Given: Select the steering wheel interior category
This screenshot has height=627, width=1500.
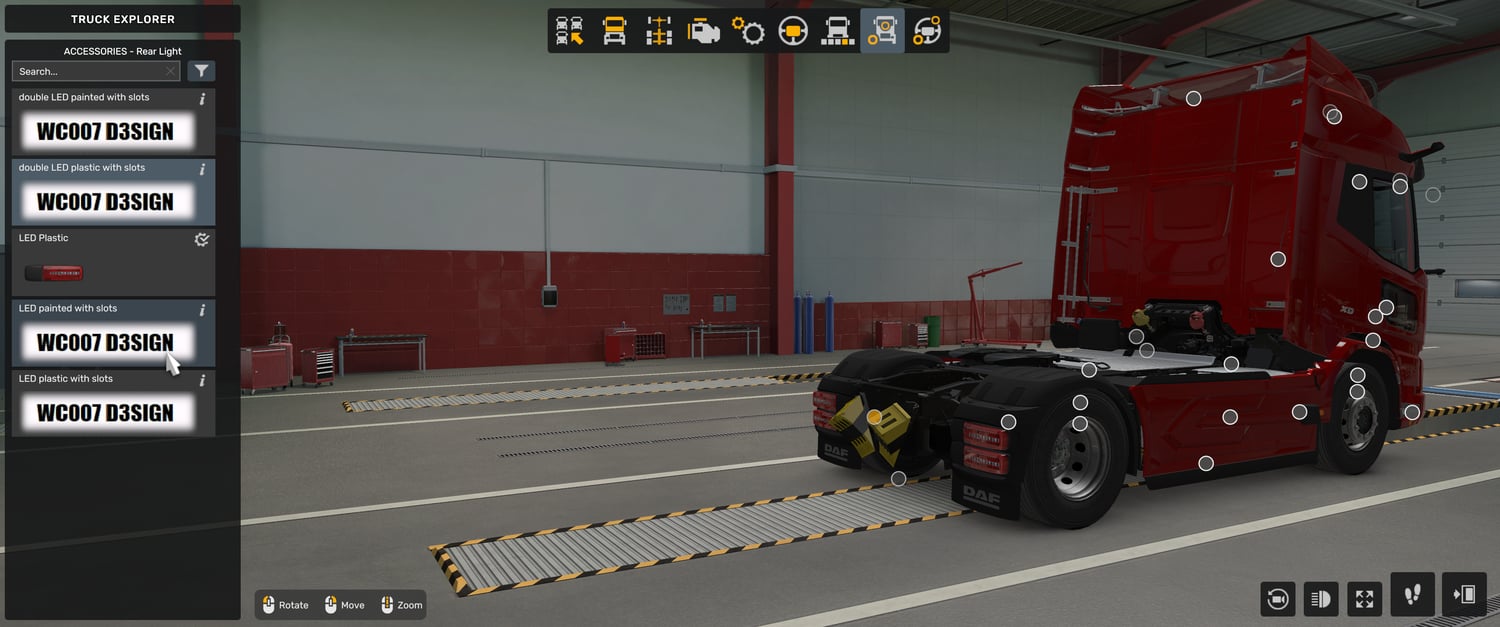Looking at the screenshot, I should (x=793, y=31).
